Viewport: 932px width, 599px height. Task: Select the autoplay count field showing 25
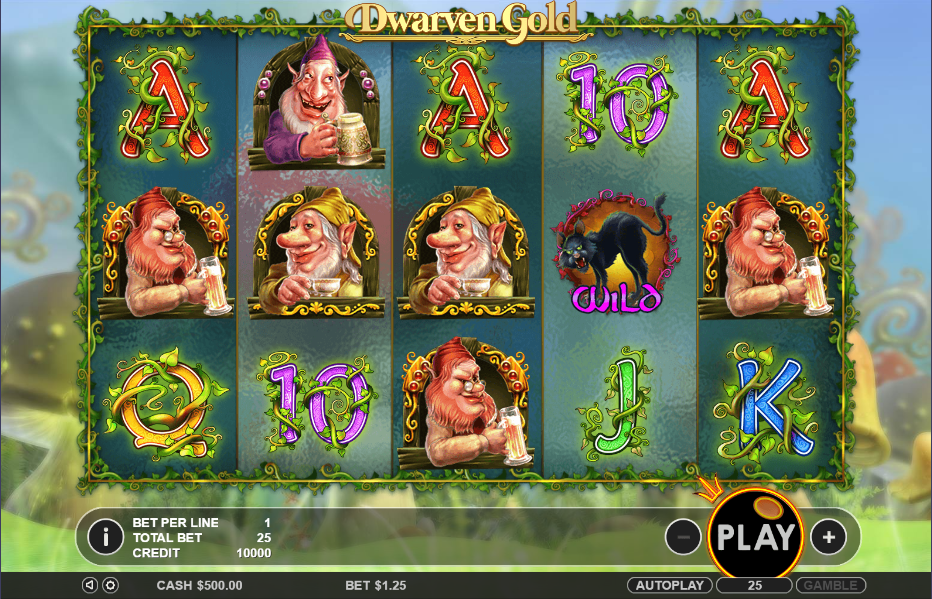coord(755,585)
